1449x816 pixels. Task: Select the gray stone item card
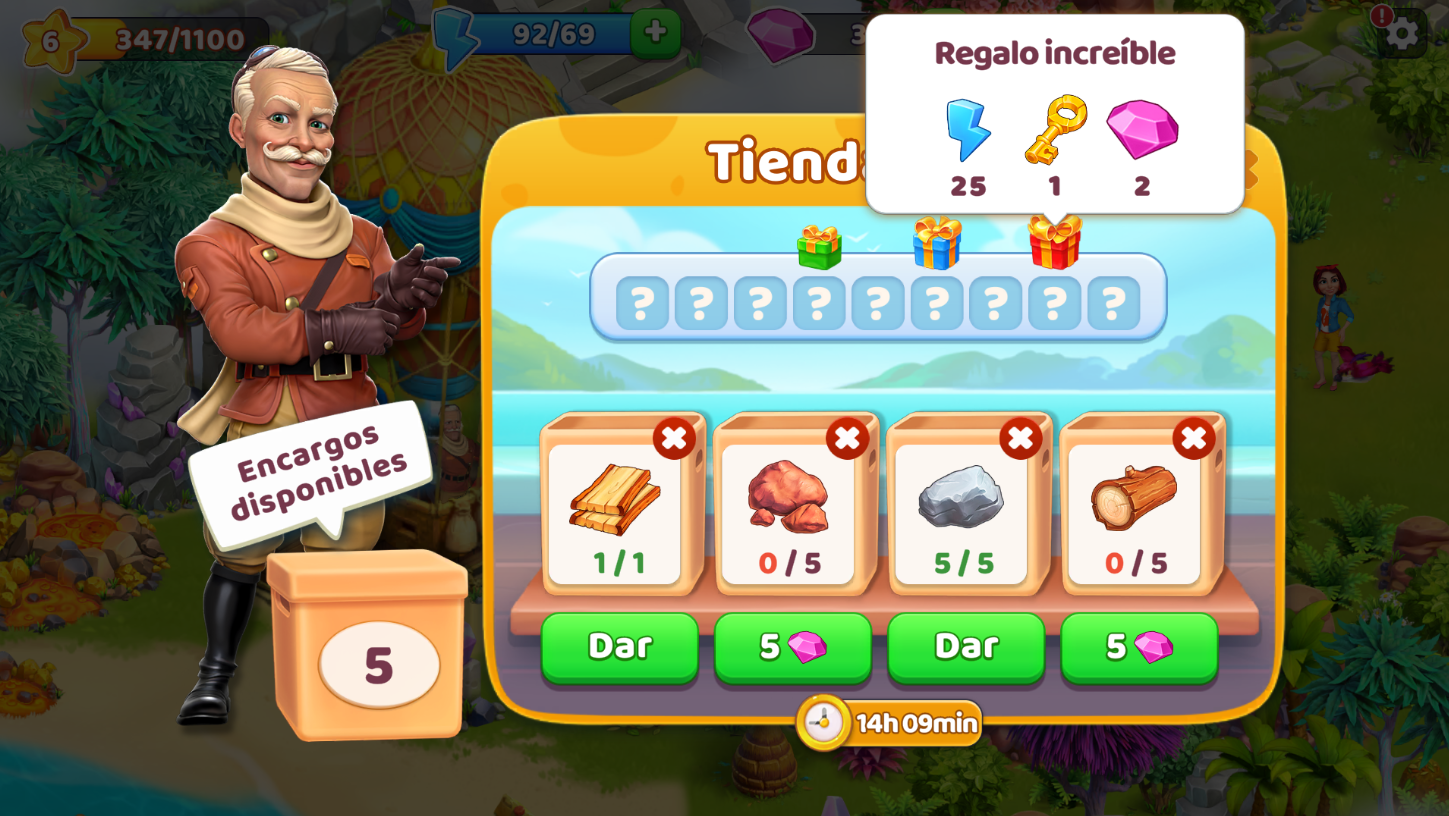point(961,512)
